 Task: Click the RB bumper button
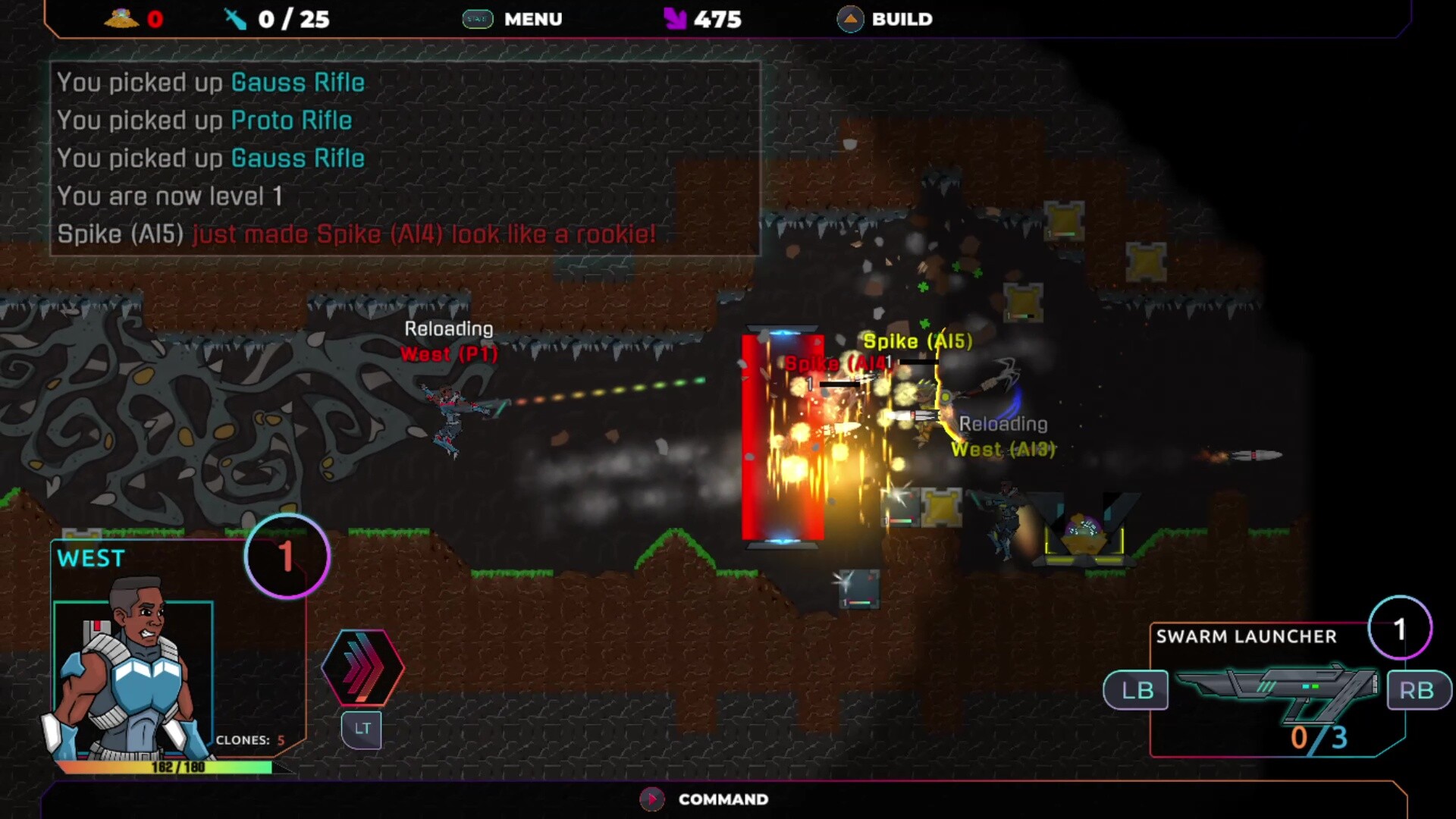click(x=1417, y=690)
